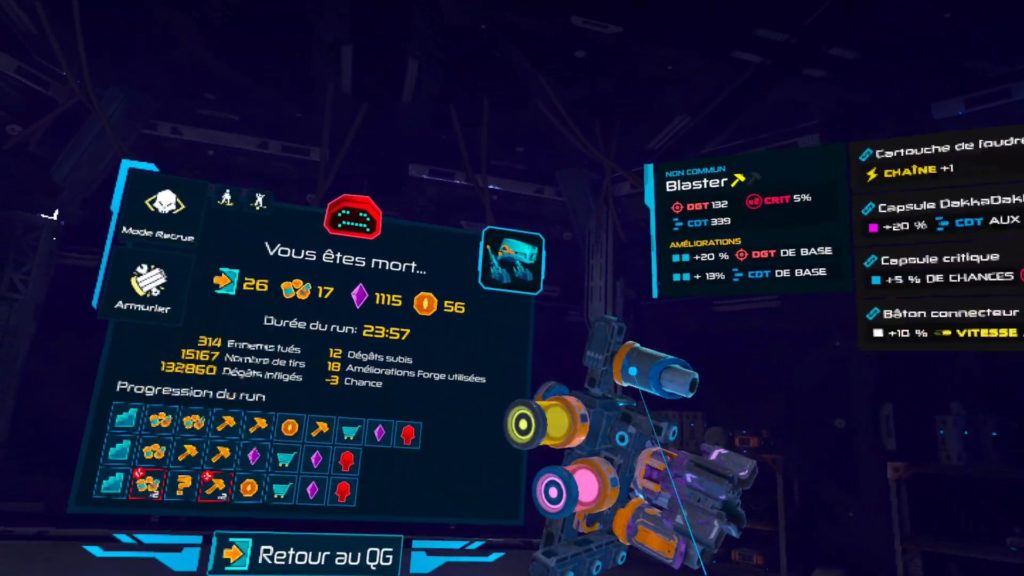Click the Retour au QG button

pos(311,555)
